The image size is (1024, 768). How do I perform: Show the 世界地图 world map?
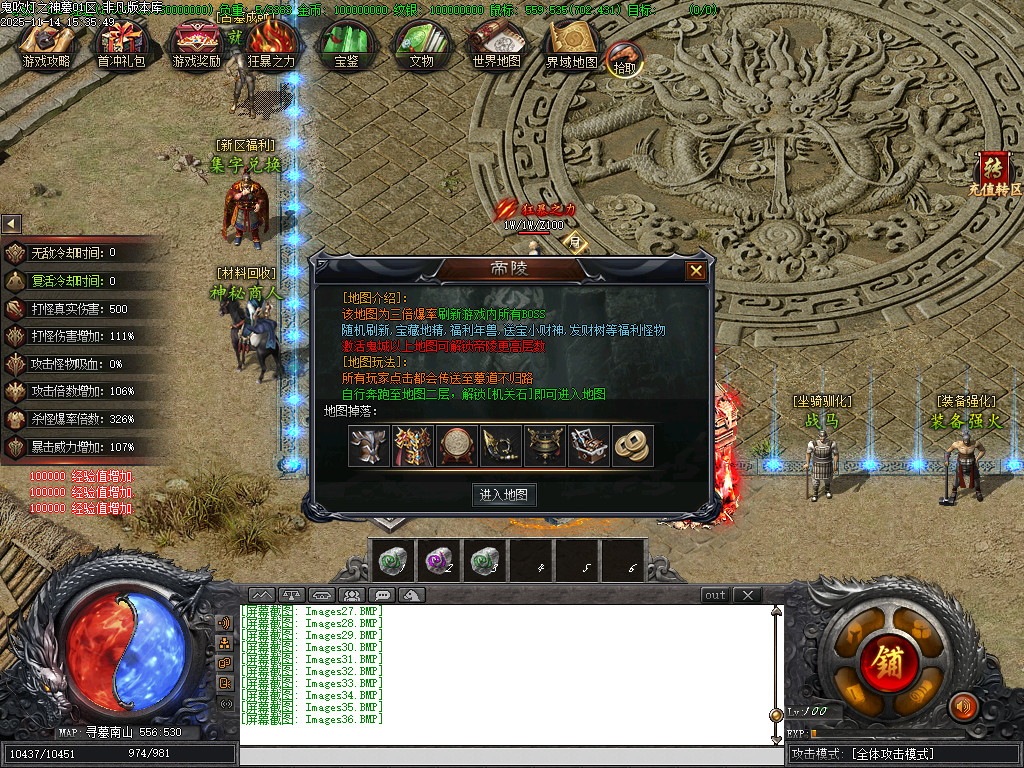[x=496, y=45]
